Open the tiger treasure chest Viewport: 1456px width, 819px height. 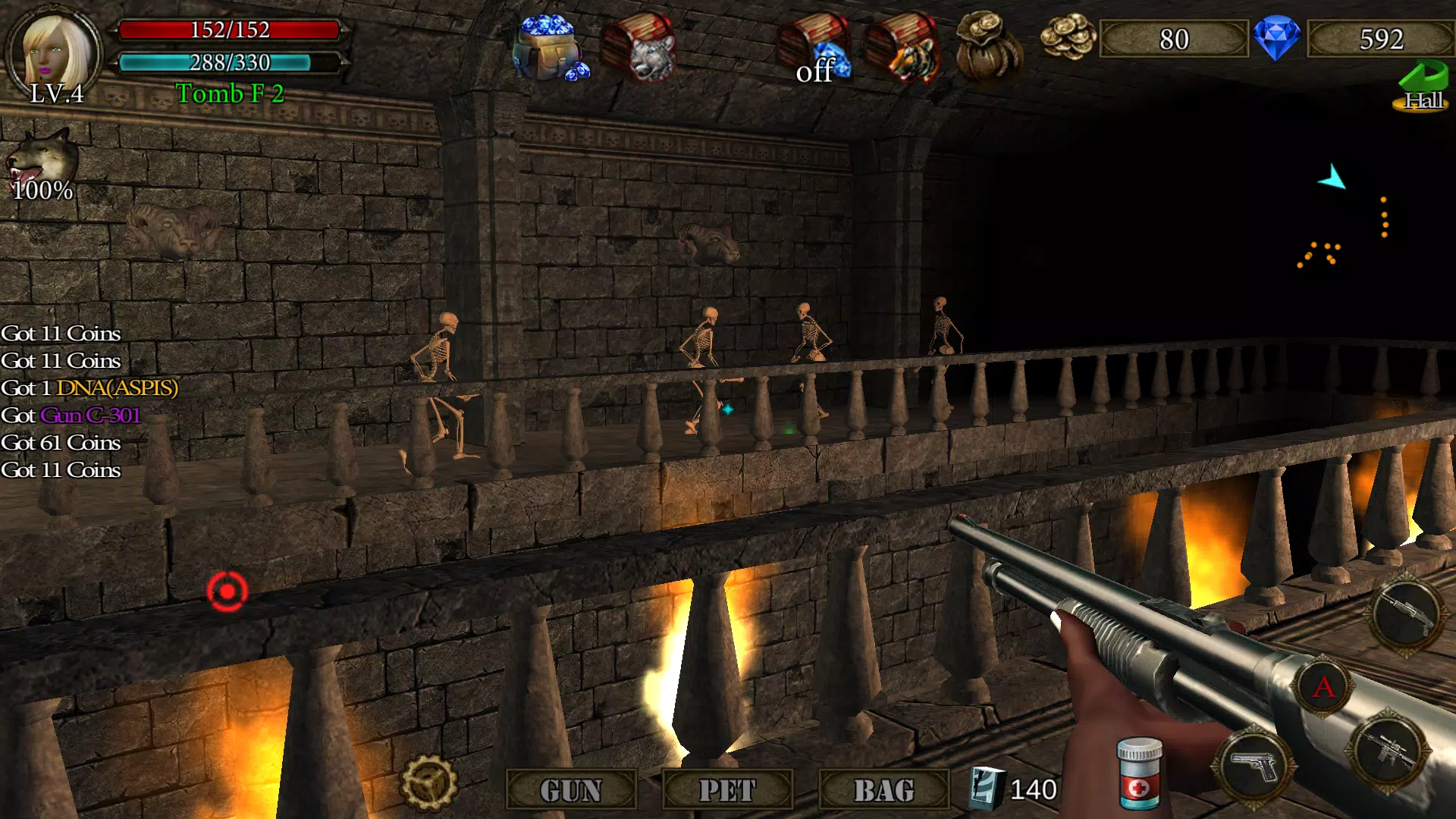pyautogui.click(x=902, y=47)
